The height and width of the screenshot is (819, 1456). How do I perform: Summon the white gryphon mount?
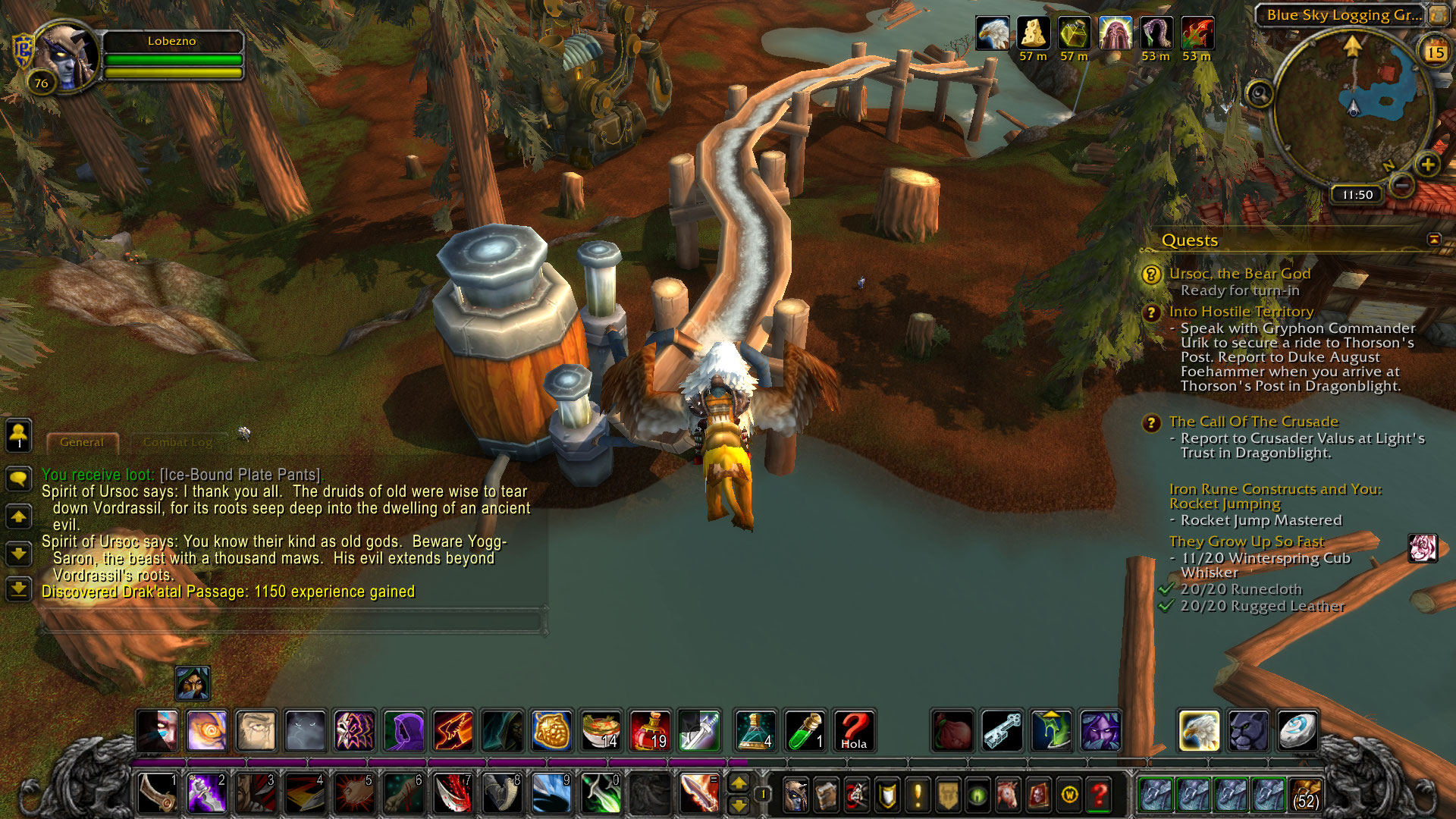(1199, 730)
